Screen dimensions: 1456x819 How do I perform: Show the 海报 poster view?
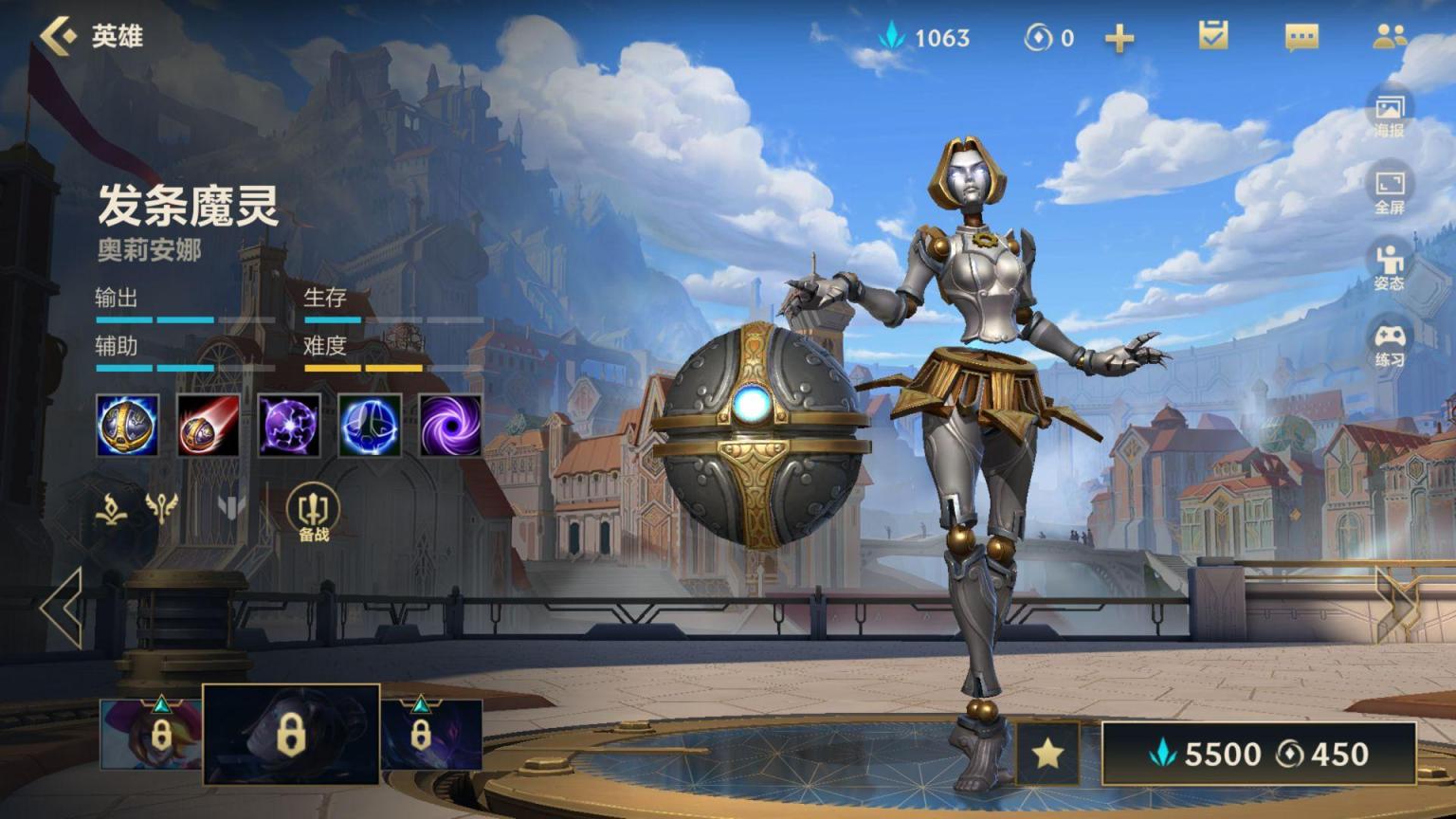click(1390, 114)
